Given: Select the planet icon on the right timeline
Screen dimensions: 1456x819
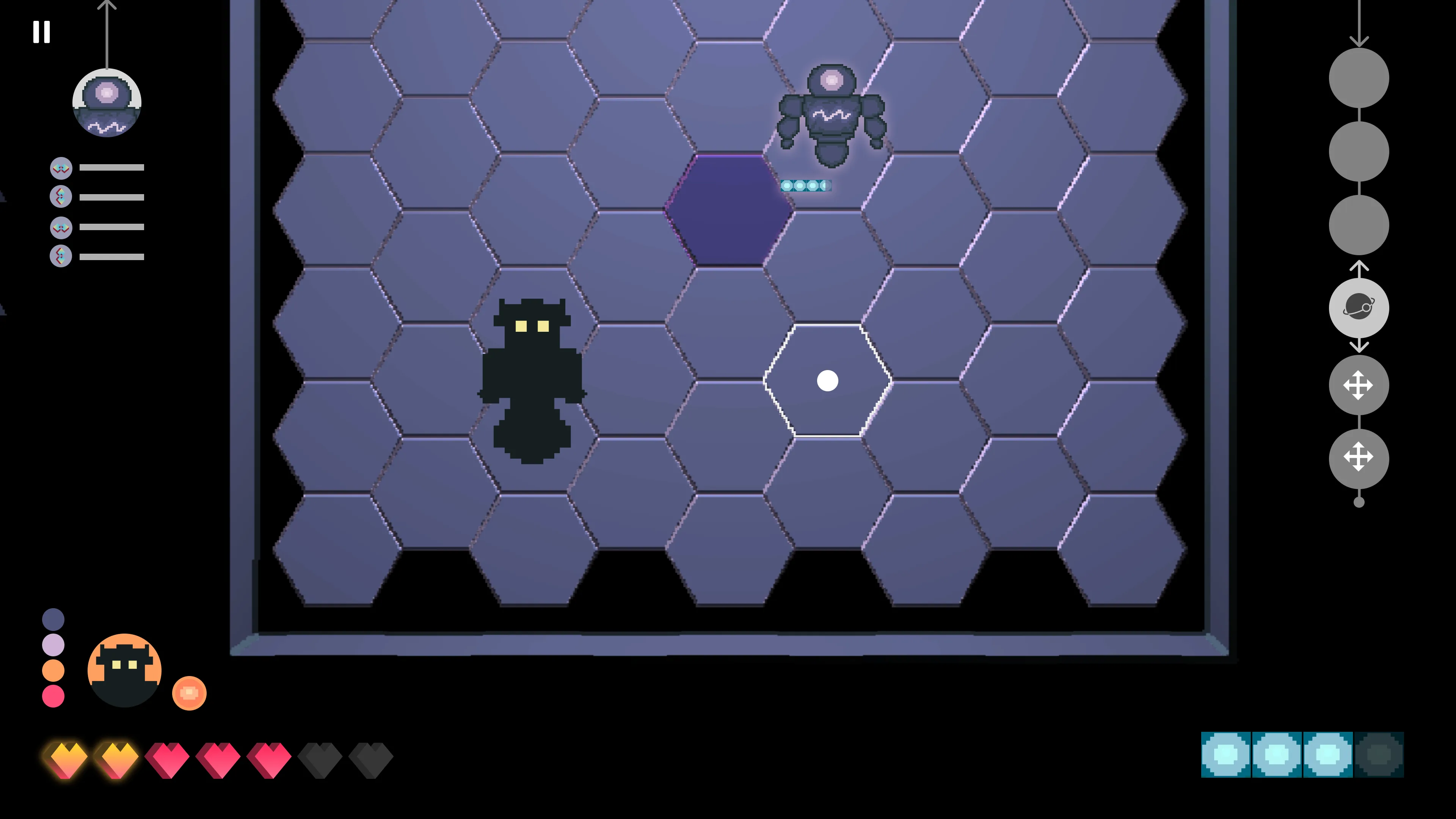Looking at the screenshot, I should (1359, 307).
